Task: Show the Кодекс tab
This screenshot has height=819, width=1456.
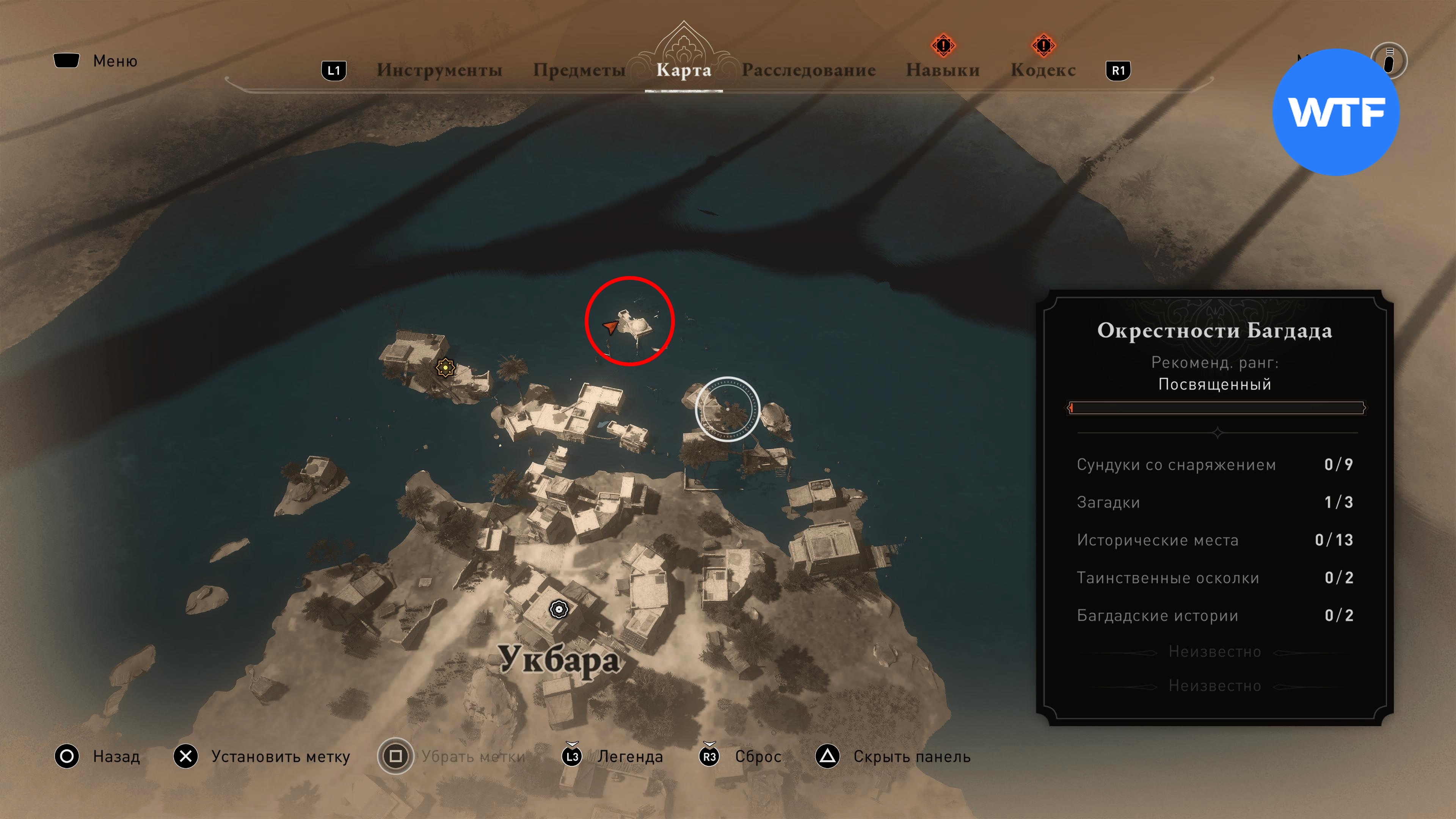Action: click(x=1043, y=70)
